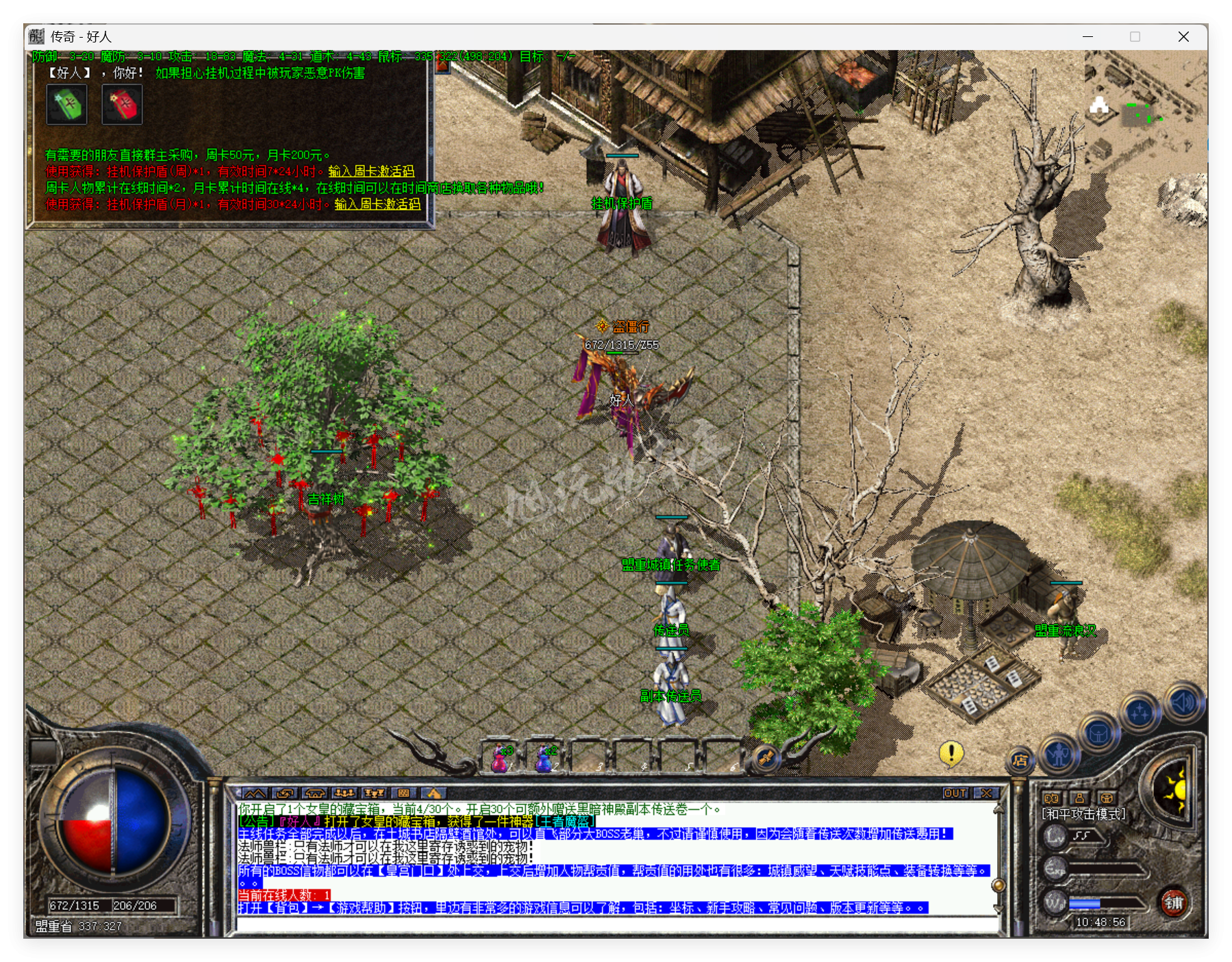
Task: Click the 店 shop circle icon
Action: [1019, 760]
